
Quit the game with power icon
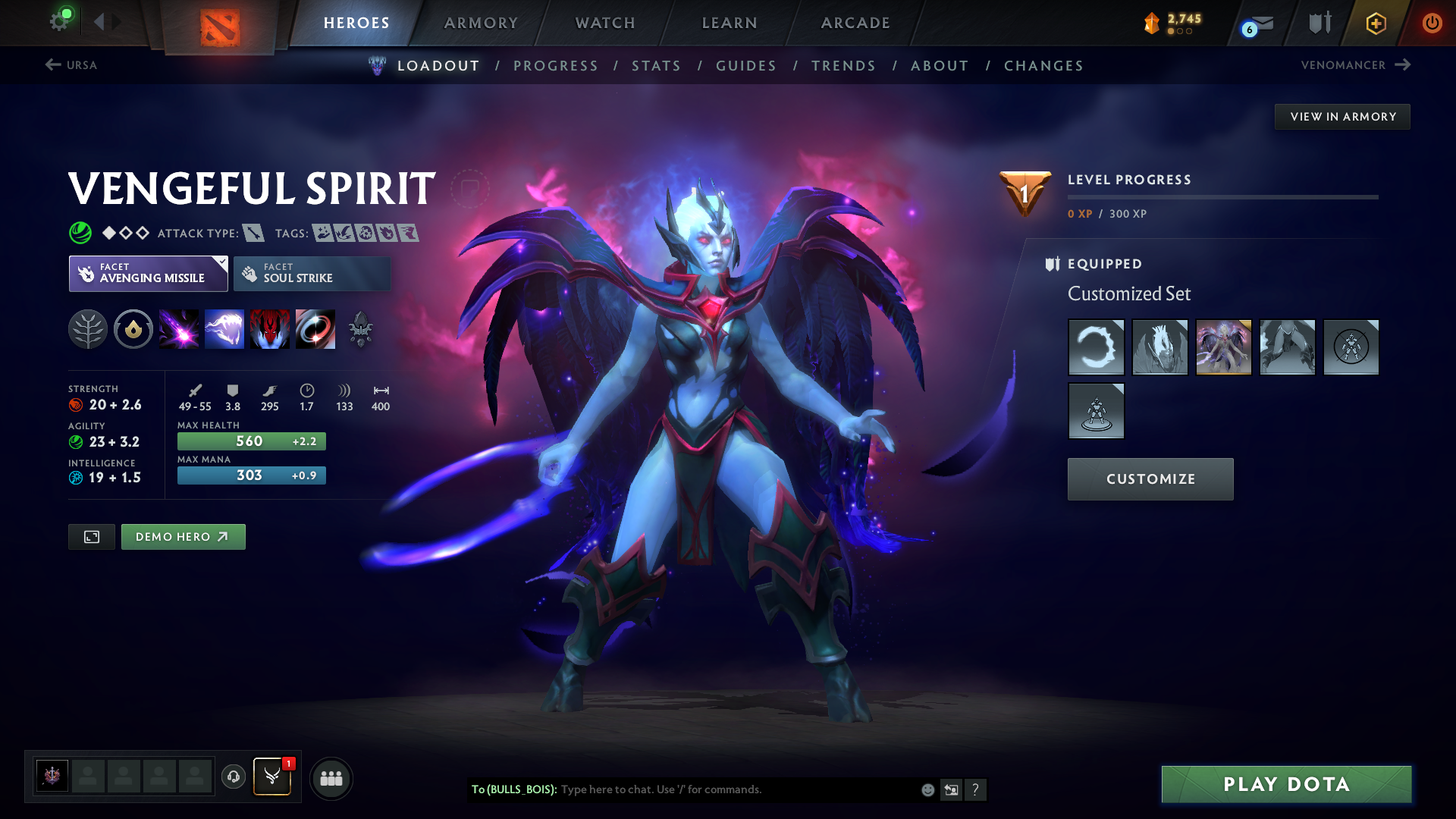click(x=1432, y=23)
